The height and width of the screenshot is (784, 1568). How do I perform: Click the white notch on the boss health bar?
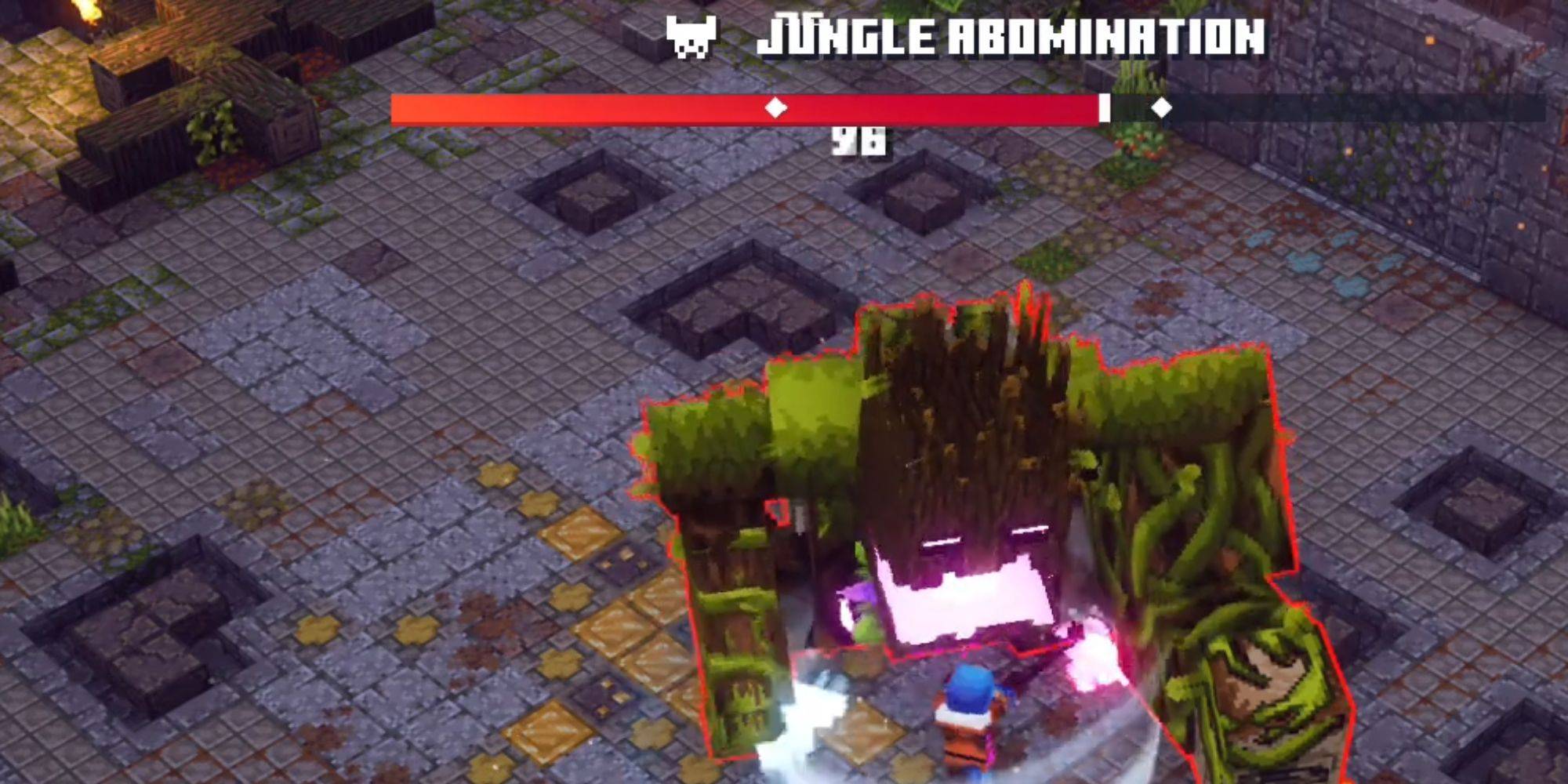pyautogui.click(x=1105, y=106)
